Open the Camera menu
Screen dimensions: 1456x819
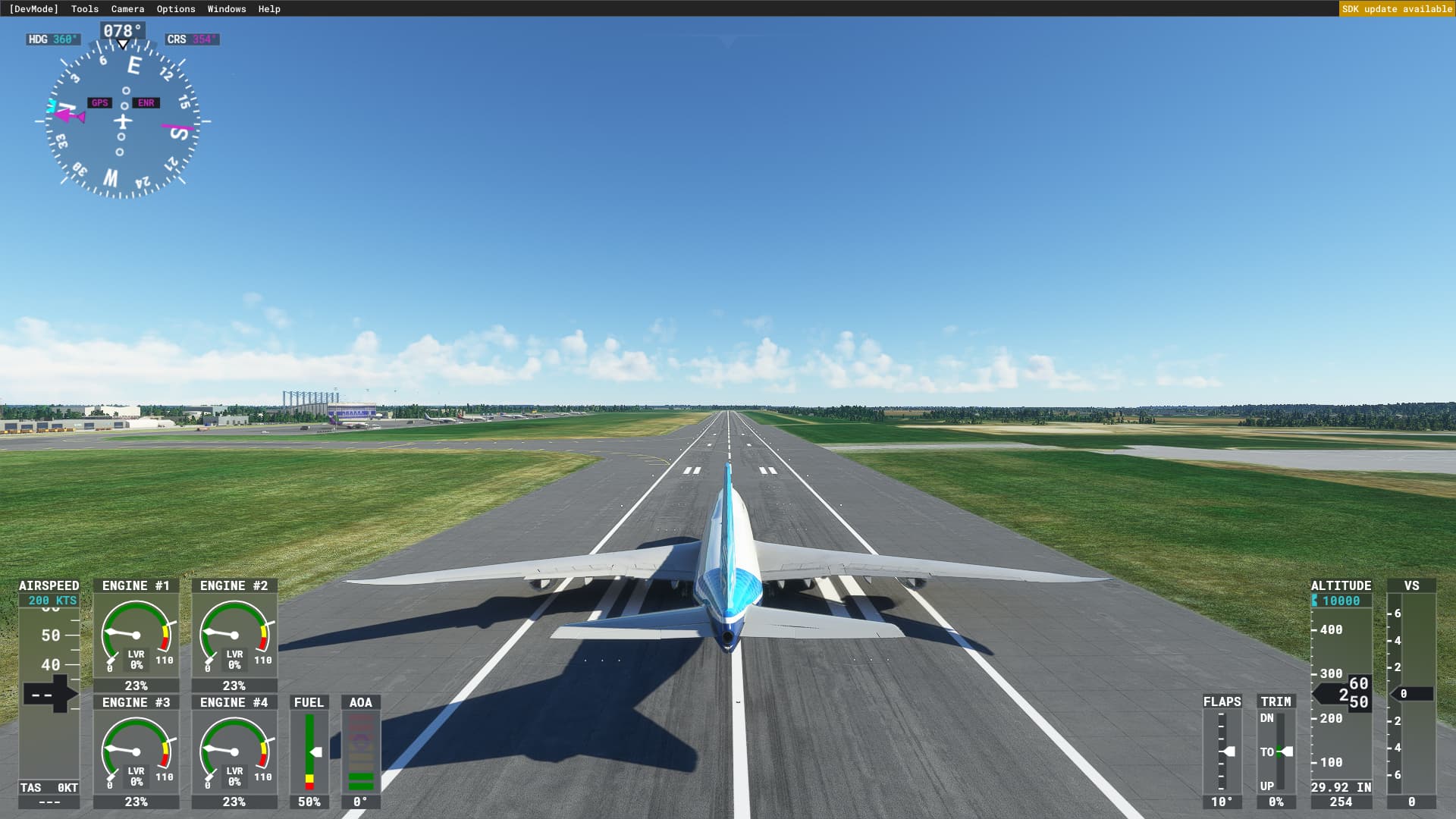tap(126, 8)
